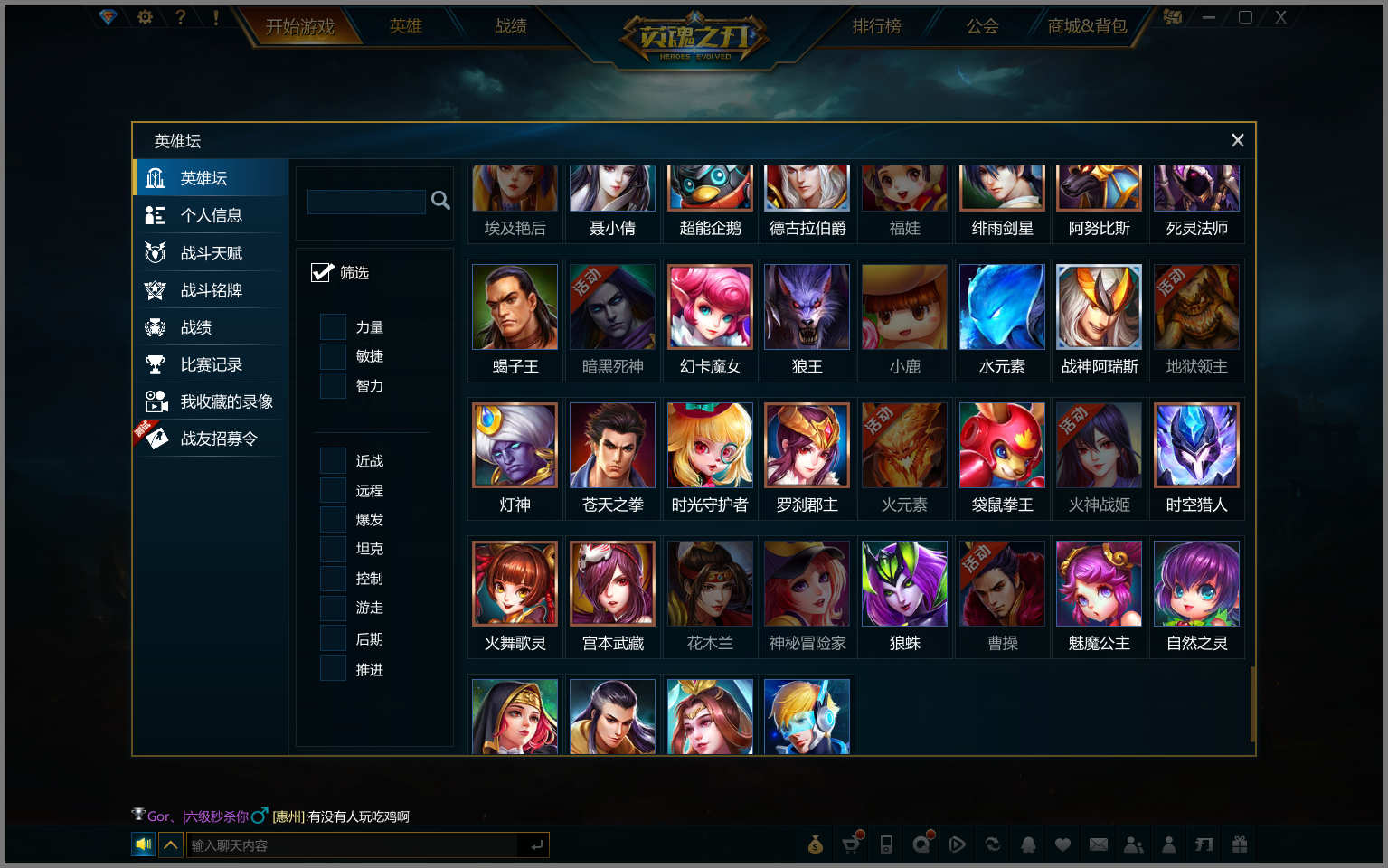The width and height of the screenshot is (1388, 868).
Task: Enable the 远程 filter checkbox
Action: 334,490
